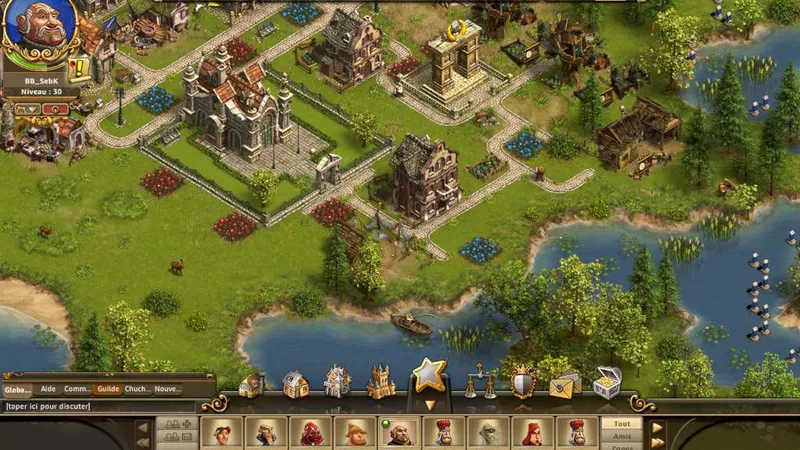The image size is (800, 450).
Task: Filter the friends list by Amis
Action: pos(621,436)
